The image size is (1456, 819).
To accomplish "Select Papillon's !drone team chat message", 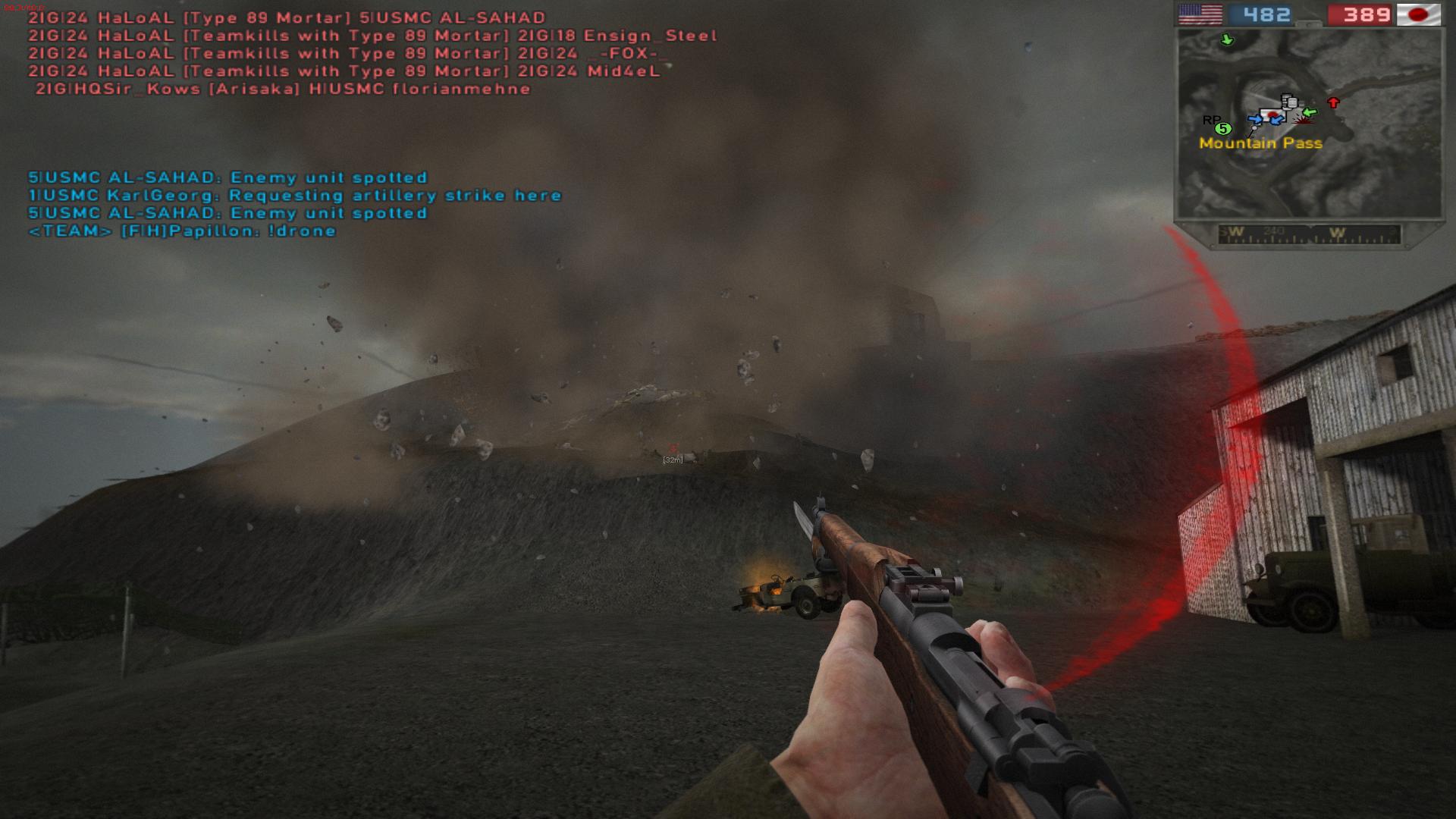I will 182,231.
